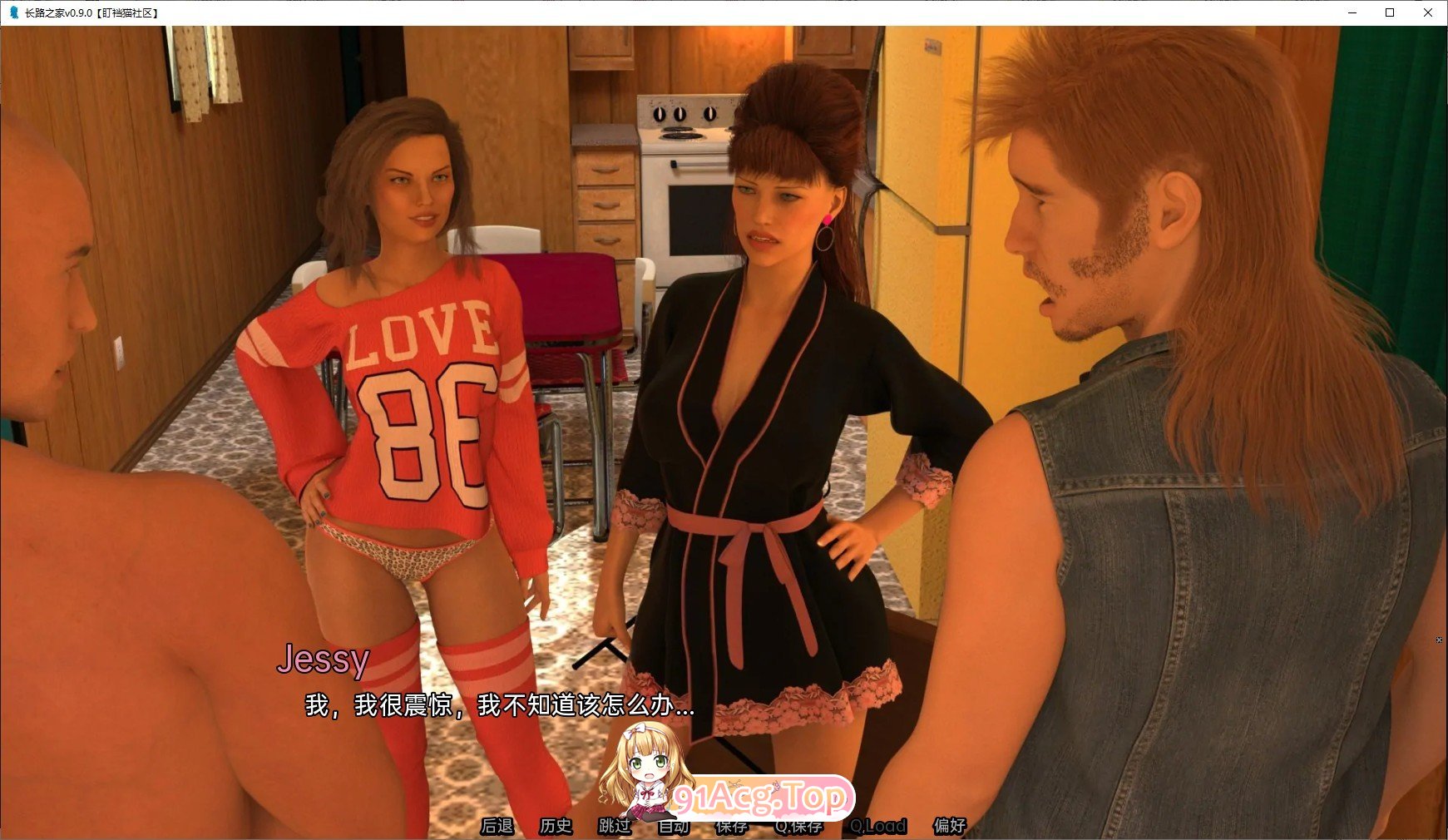Activate 跳过 (Skip) in quick menu
Image resolution: width=1448 pixels, height=840 pixels.
coord(615,826)
